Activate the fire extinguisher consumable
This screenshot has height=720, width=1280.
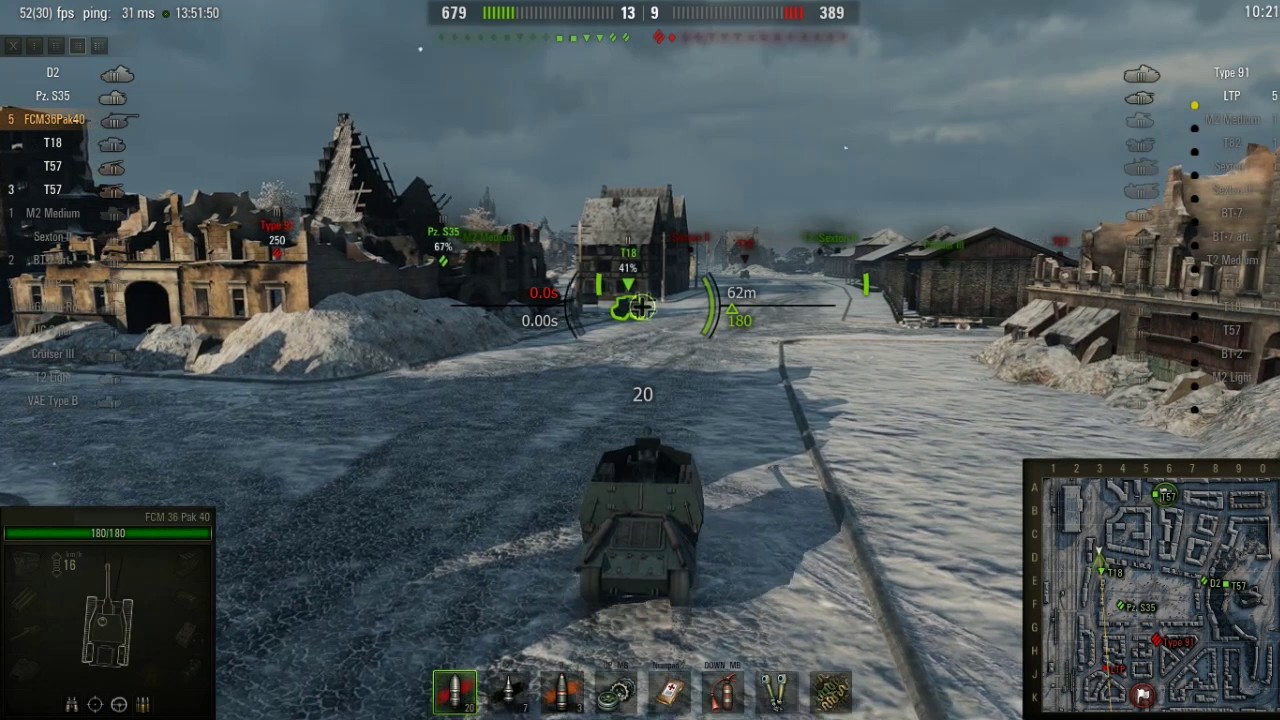(x=724, y=693)
